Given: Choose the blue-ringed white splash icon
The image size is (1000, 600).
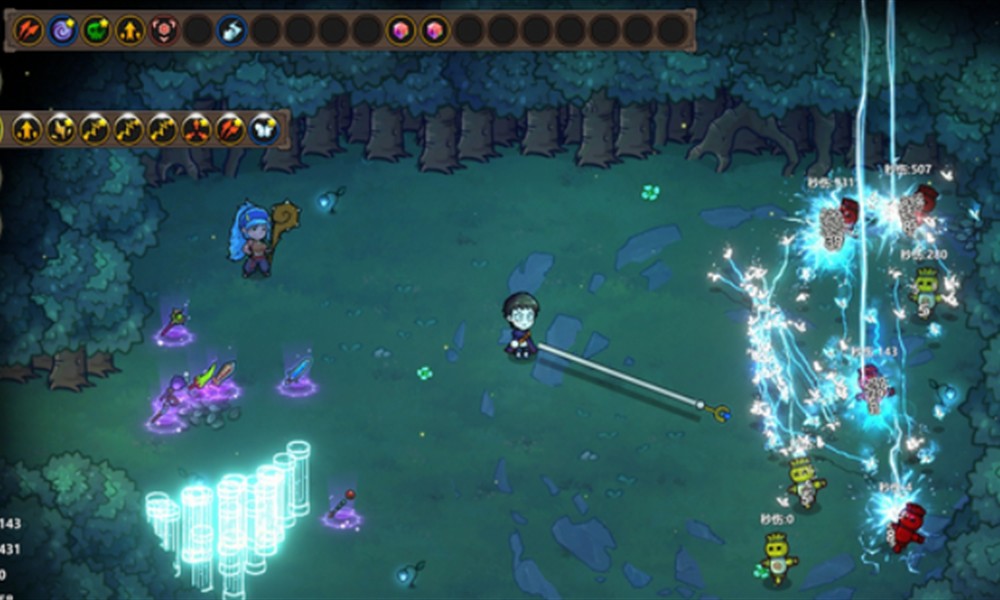Looking at the screenshot, I should click(x=231, y=30).
